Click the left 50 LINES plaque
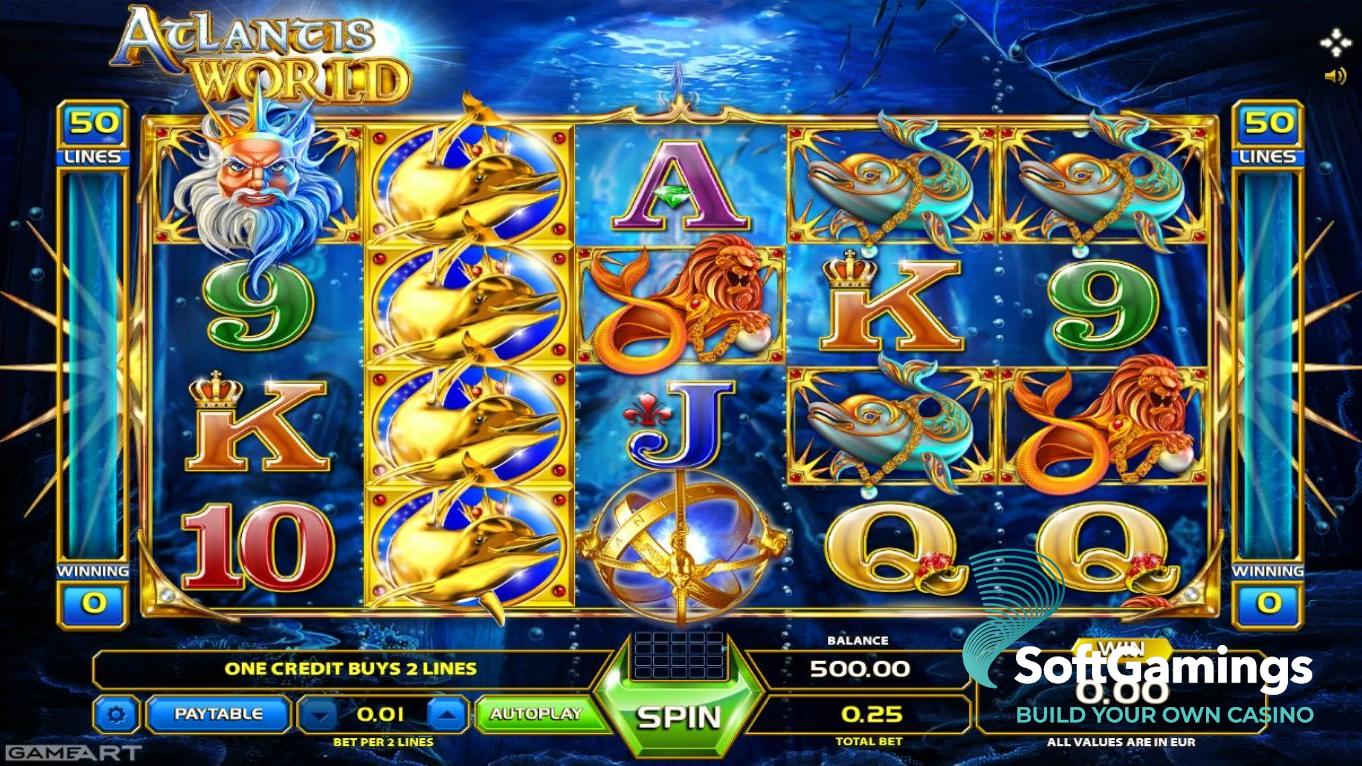Screen dimensions: 1362x766 tap(95, 127)
